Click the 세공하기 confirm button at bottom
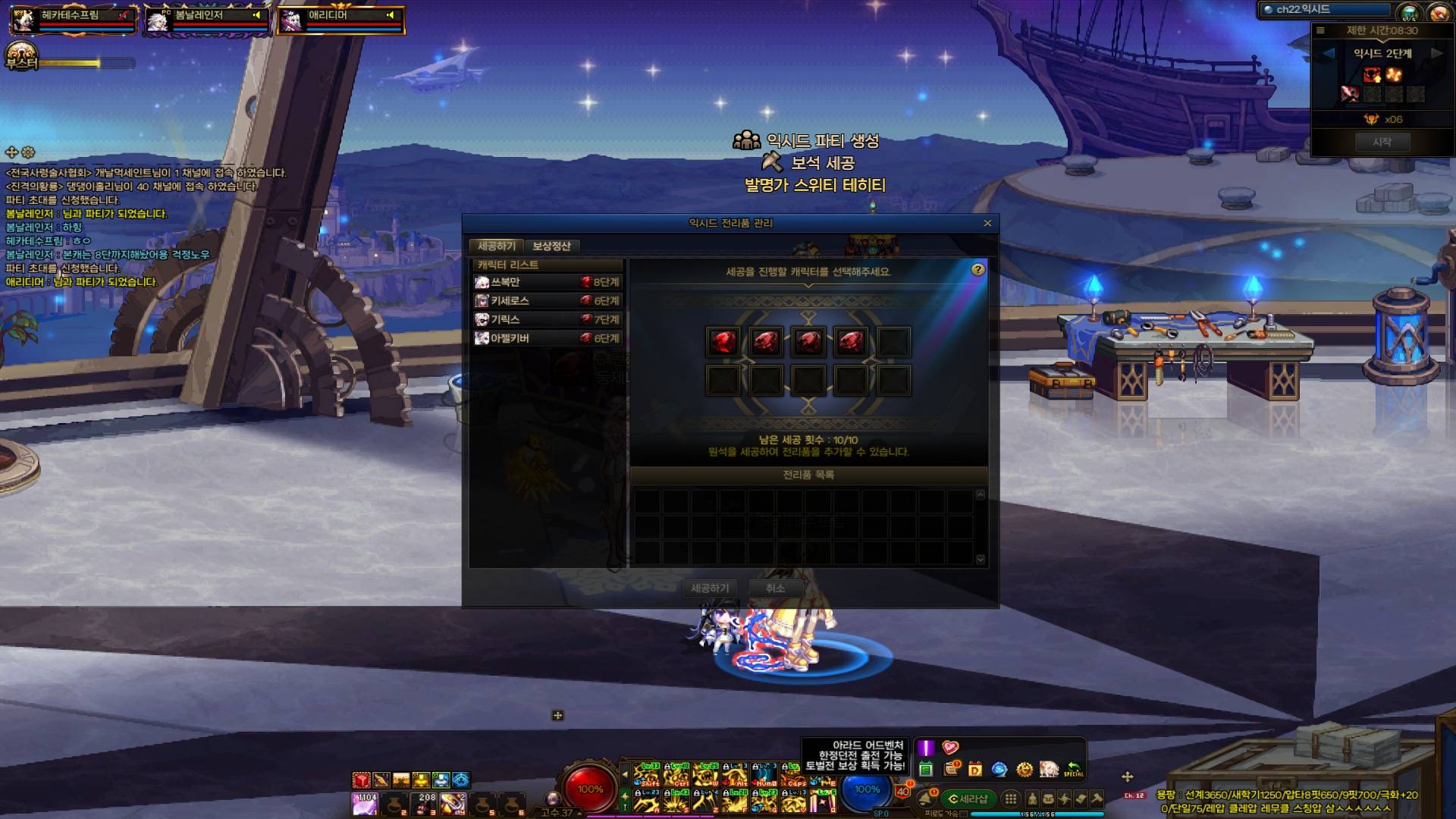 710,588
